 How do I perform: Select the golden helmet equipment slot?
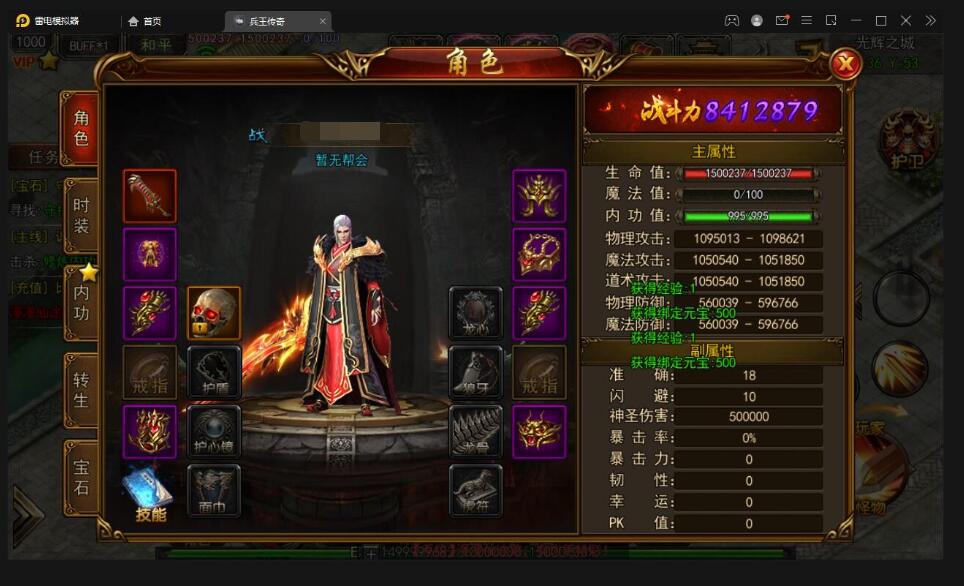[x=539, y=196]
